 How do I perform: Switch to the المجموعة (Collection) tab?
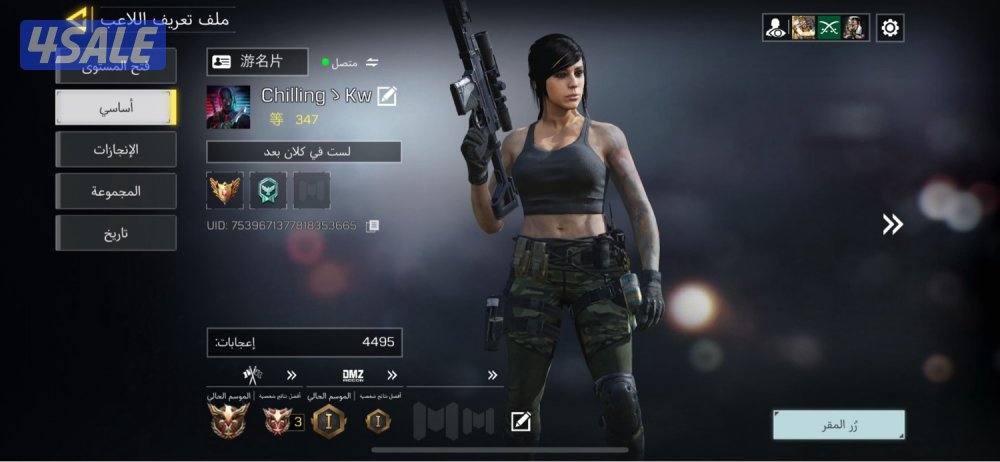click(116, 191)
